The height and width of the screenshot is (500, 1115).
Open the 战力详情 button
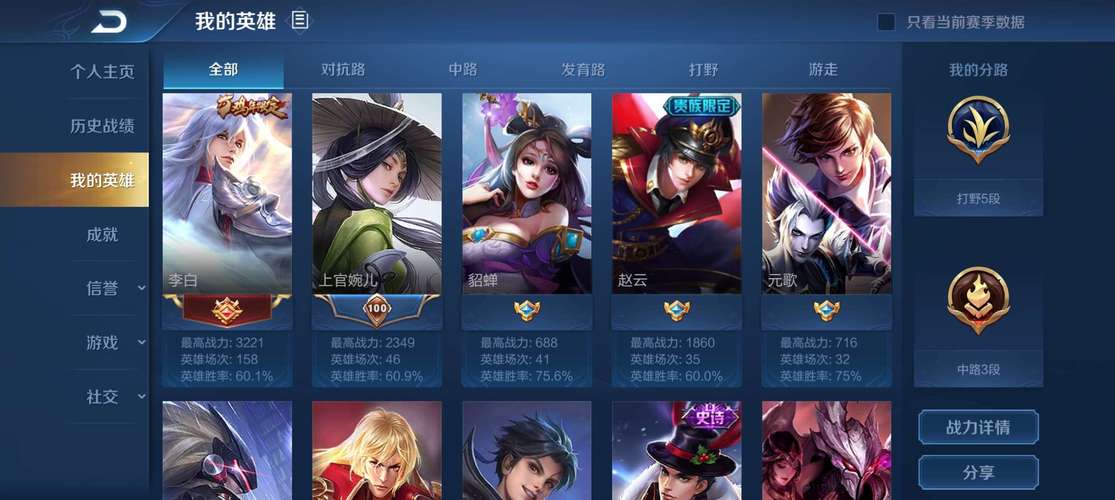(978, 427)
